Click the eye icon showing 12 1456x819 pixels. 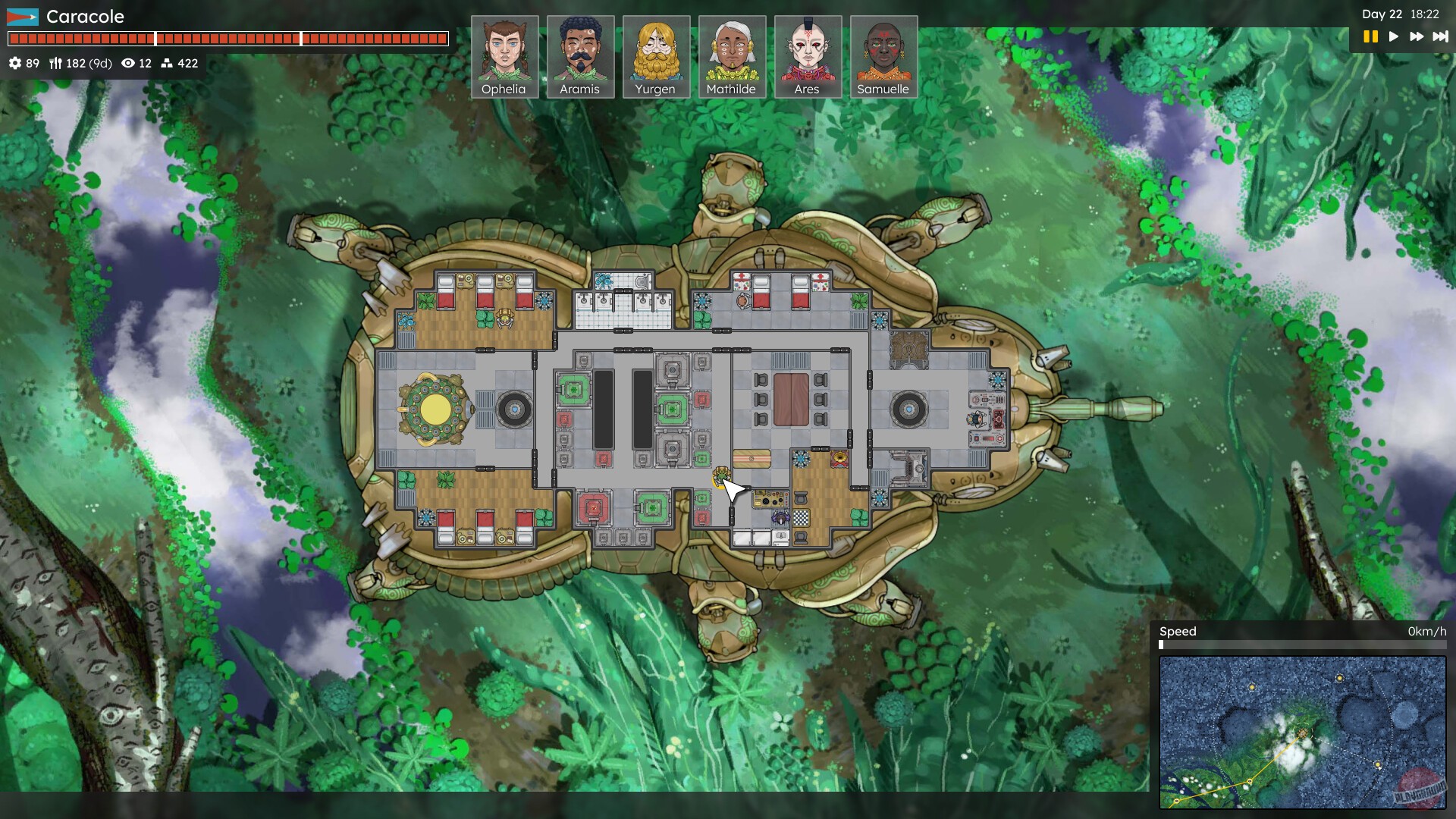click(x=127, y=64)
